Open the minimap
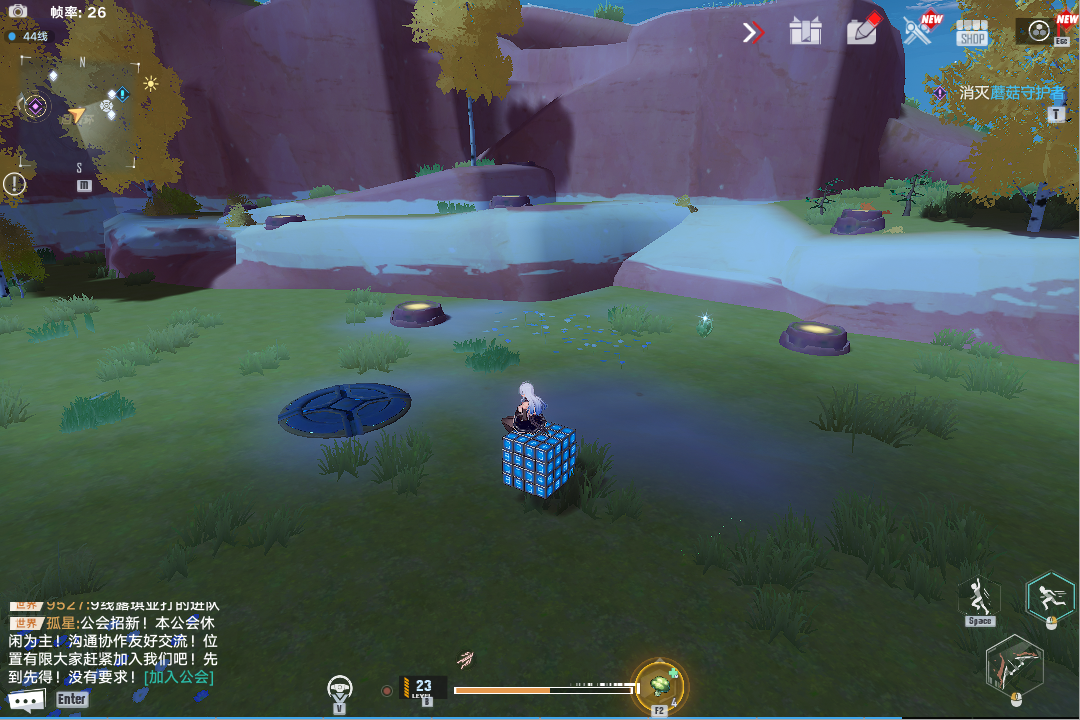Image resolution: width=1080 pixels, height=720 pixels. [79, 115]
